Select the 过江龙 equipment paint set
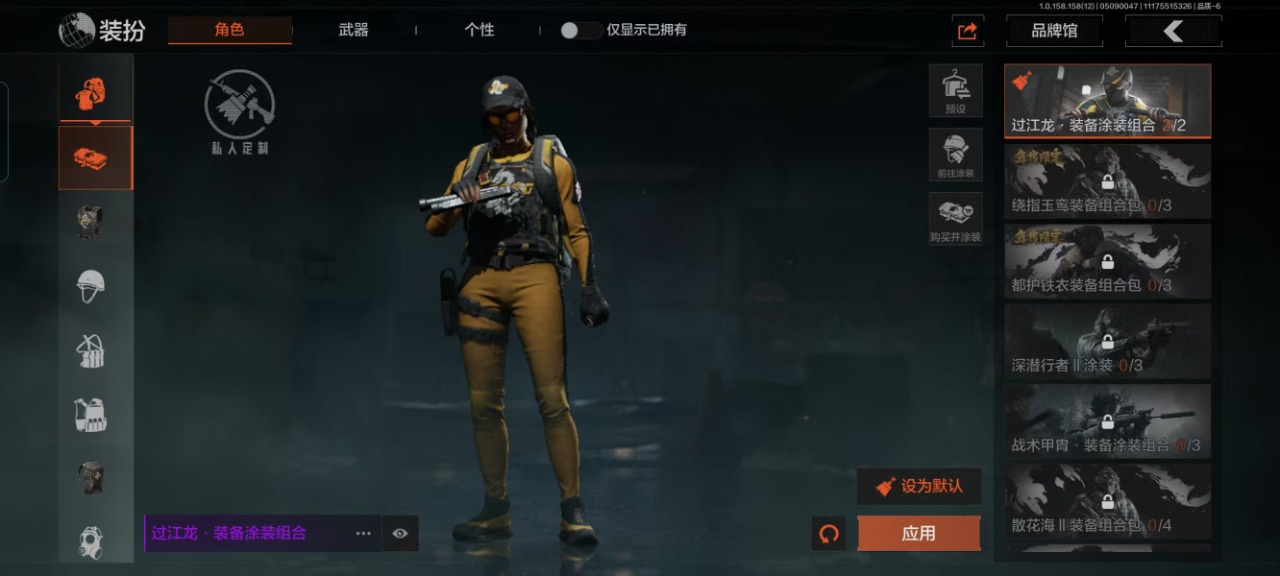The height and width of the screenshot is (576, 1280). (1107, 101)
